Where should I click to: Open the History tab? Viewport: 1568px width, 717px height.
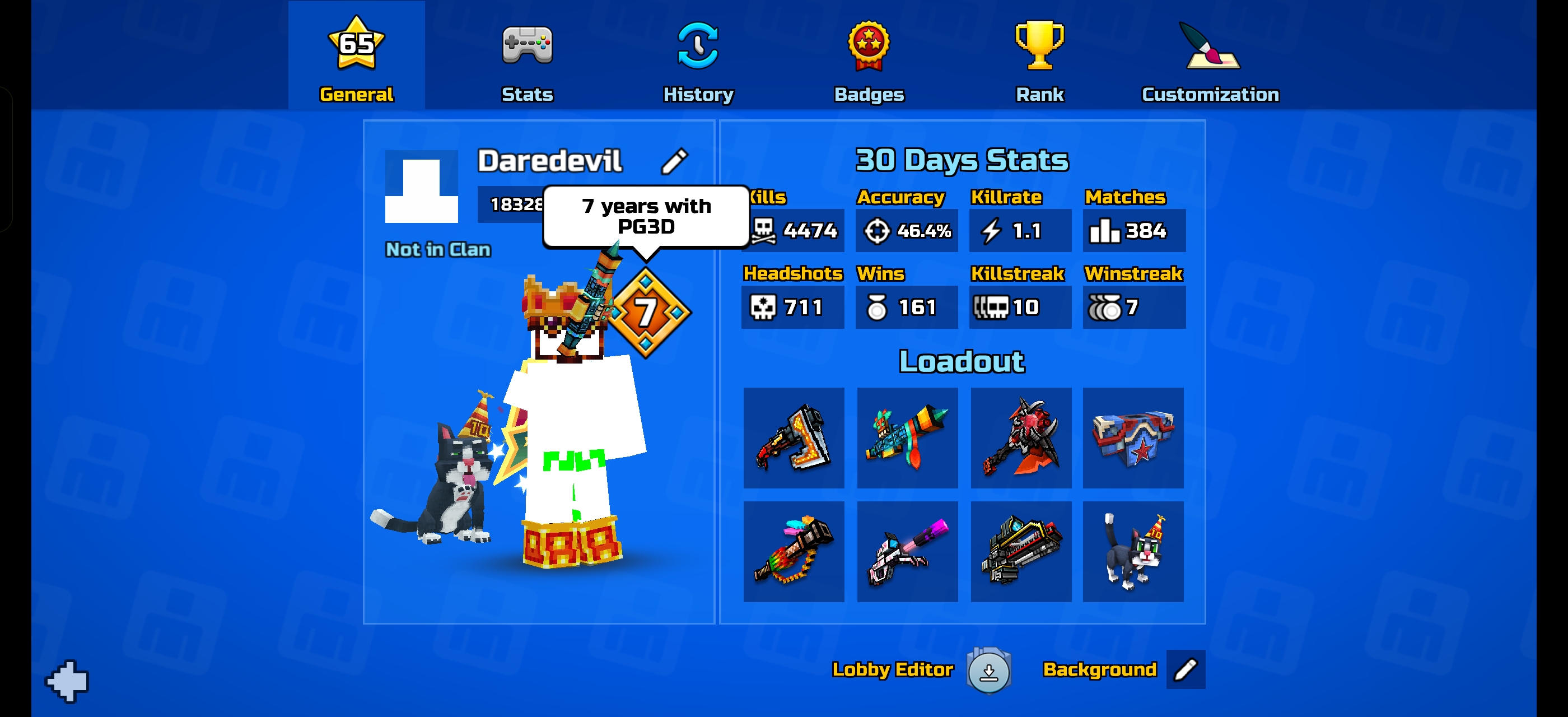click(698, 58)
